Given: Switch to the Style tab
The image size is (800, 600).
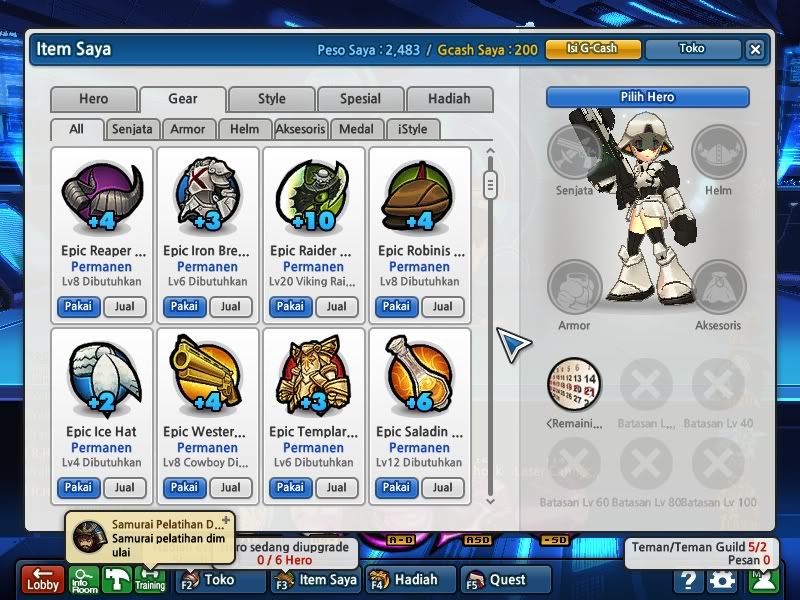Looking at the screenshot, I should pos(271,99).
